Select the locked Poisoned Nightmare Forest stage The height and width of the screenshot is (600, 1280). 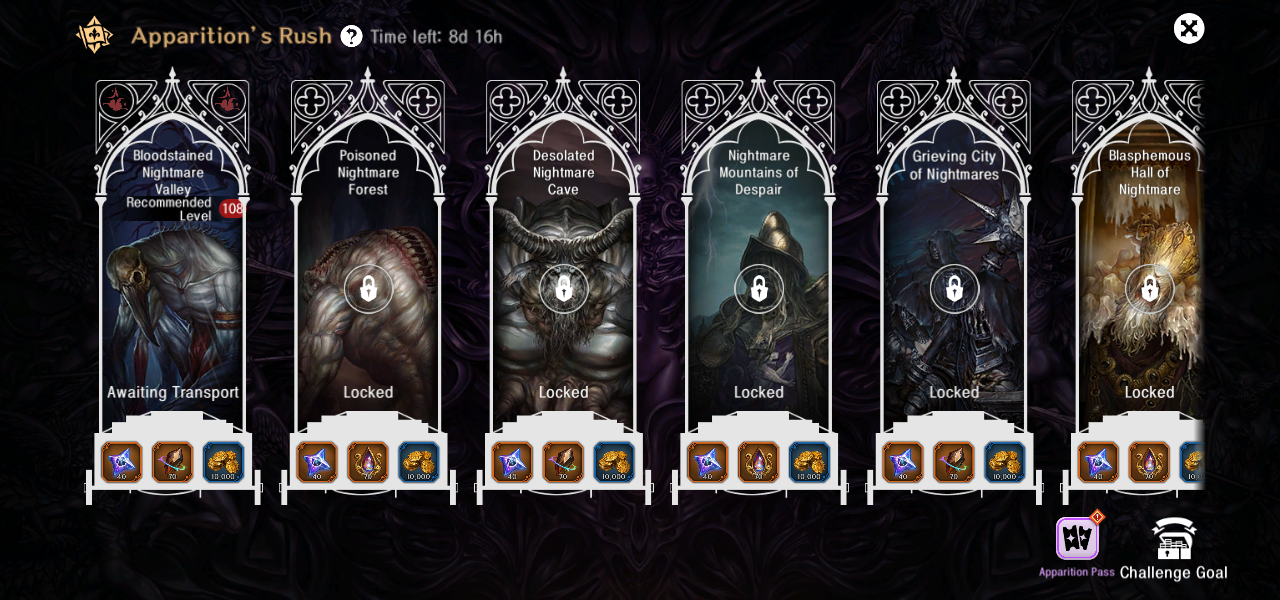pos(368,290)
